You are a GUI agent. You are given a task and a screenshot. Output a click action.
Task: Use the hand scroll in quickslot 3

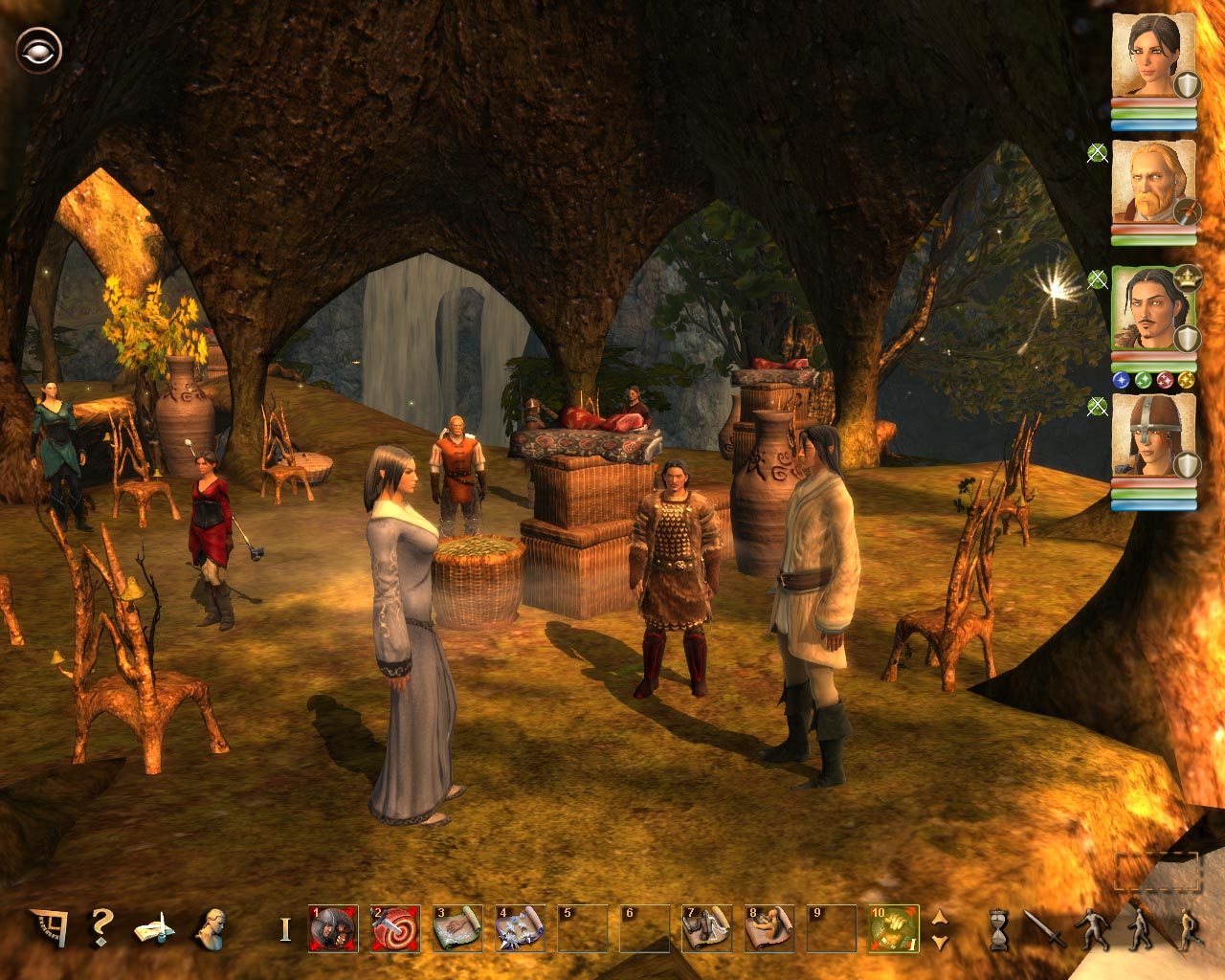point(457,928)
